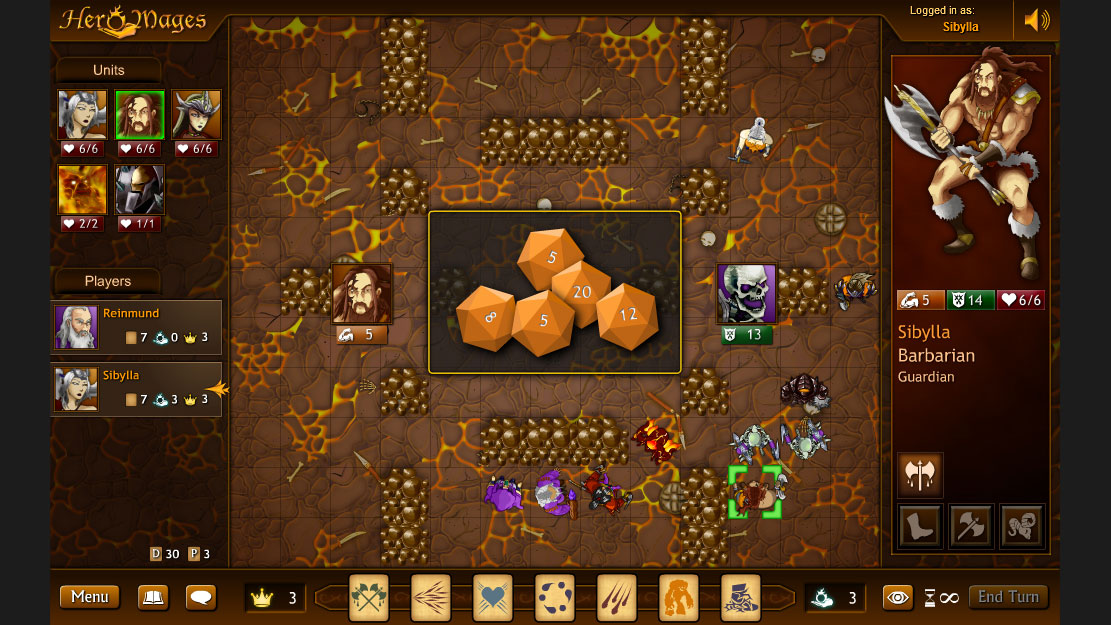Select Reinmund in the Players list
1111x625 pixels.
136,327
